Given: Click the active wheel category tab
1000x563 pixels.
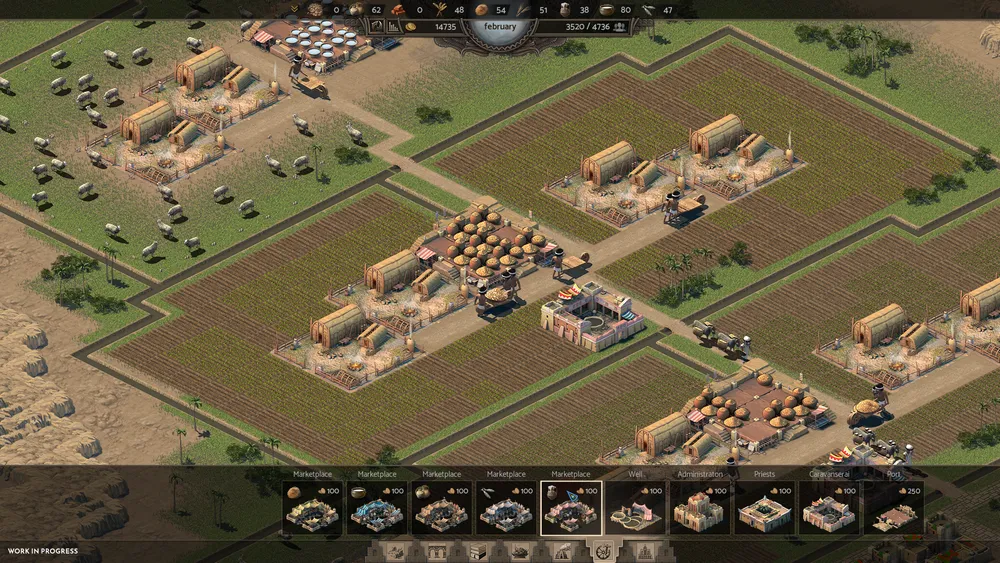Looking at the screenshot, I should click(603, 551).
